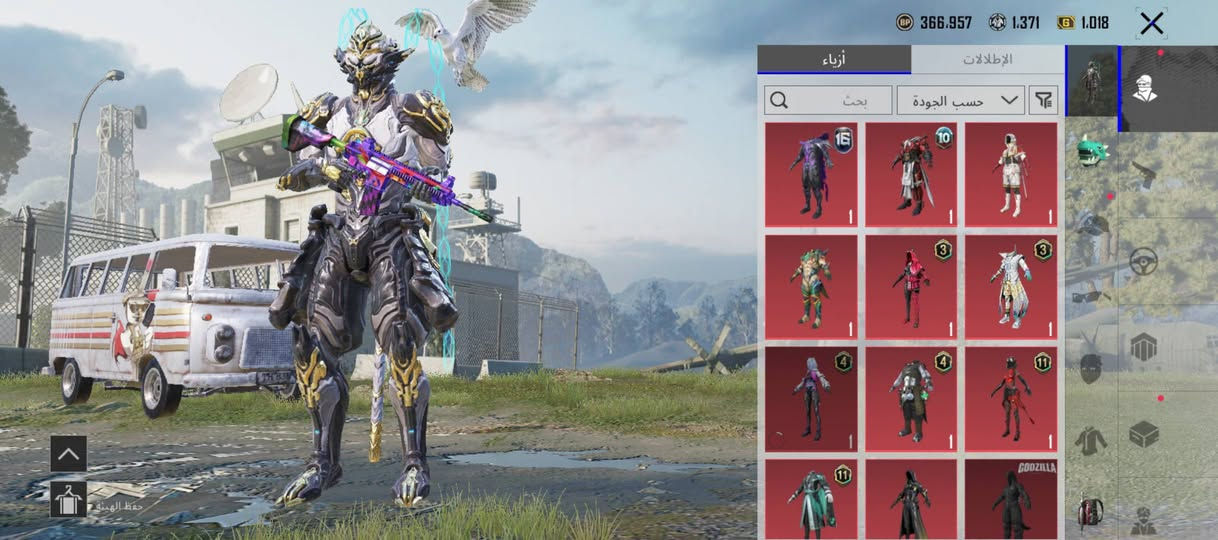Close the inventory screen with the X
The height and width of the screenshot is (540, 1218).
[x=1151, y=23]
